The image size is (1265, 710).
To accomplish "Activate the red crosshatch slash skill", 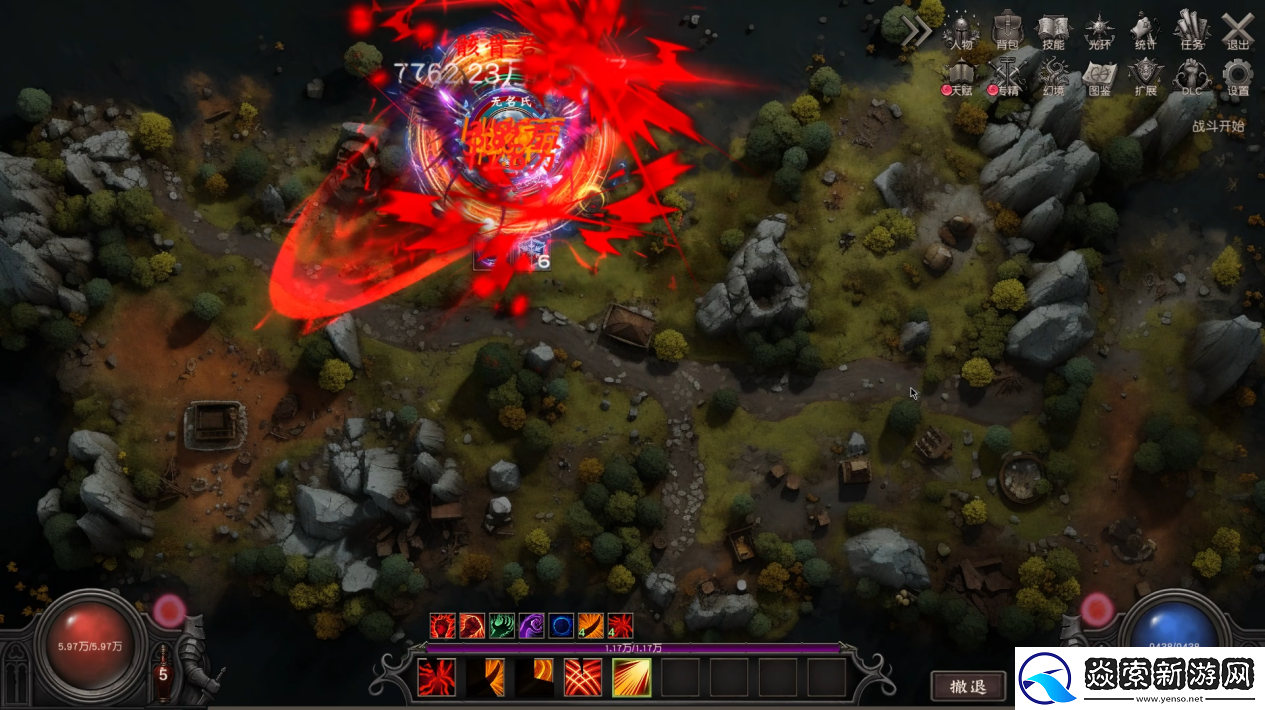I will click(x=583, y=677).
